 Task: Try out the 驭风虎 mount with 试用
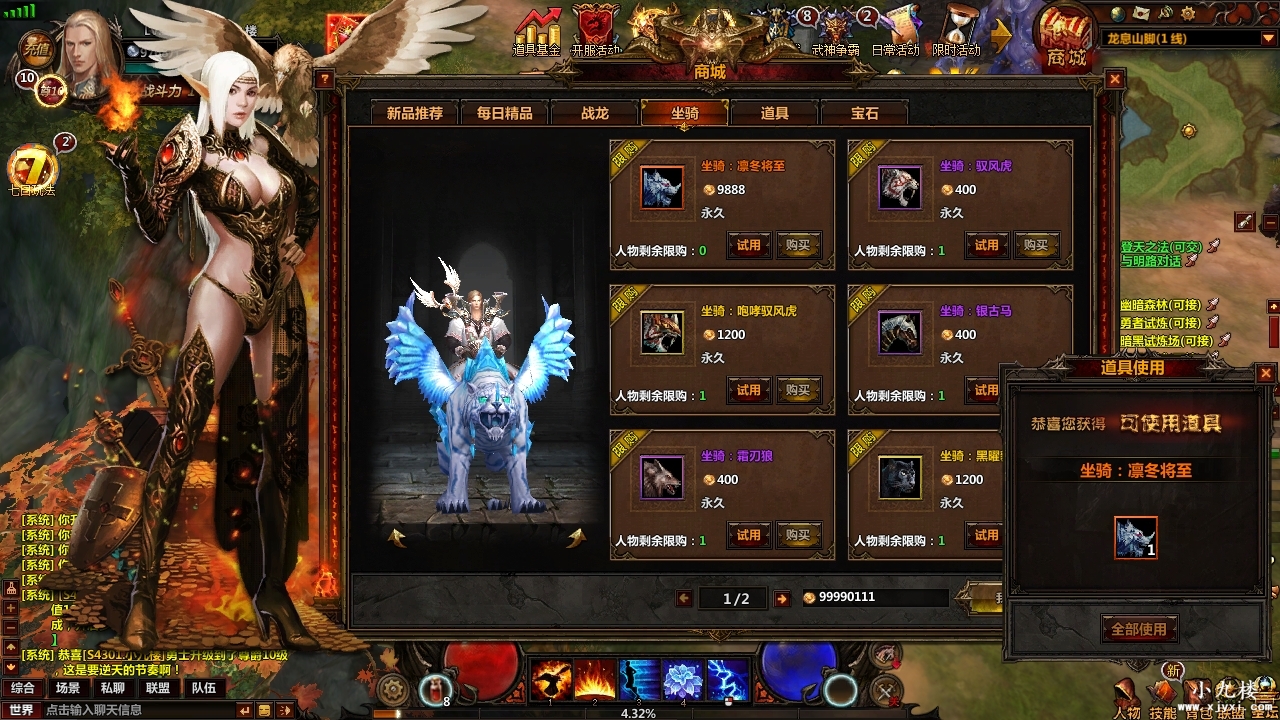click(987, 245)
